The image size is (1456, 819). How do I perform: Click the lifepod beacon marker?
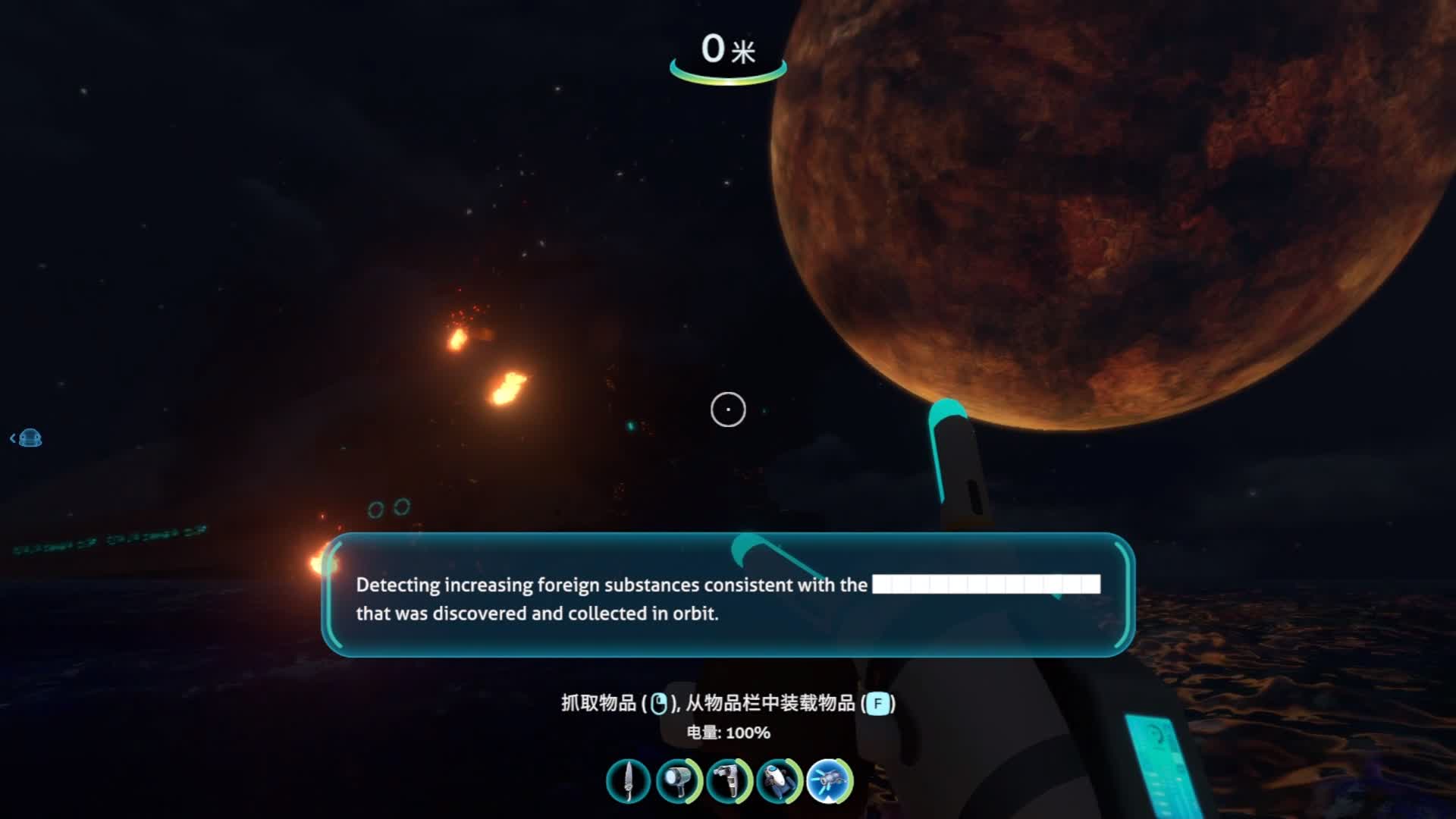(30, 438)
